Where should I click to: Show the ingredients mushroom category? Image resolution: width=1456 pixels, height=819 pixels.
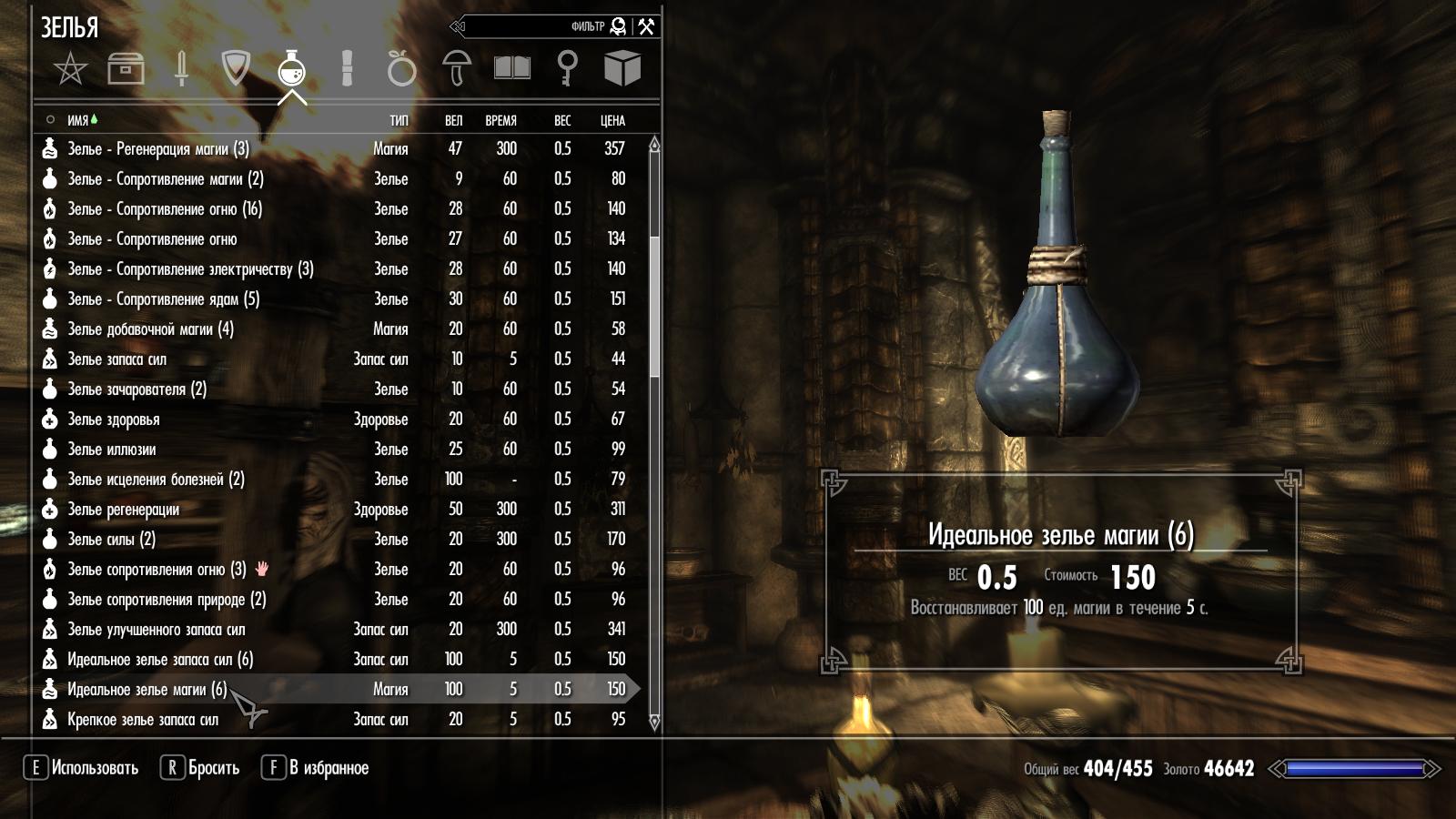(x=457, y=68)
